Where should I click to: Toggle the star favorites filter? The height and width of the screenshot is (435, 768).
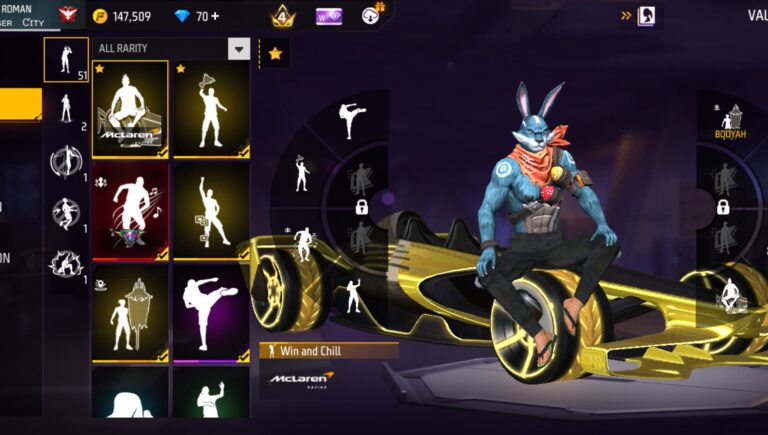pos(274,53)
